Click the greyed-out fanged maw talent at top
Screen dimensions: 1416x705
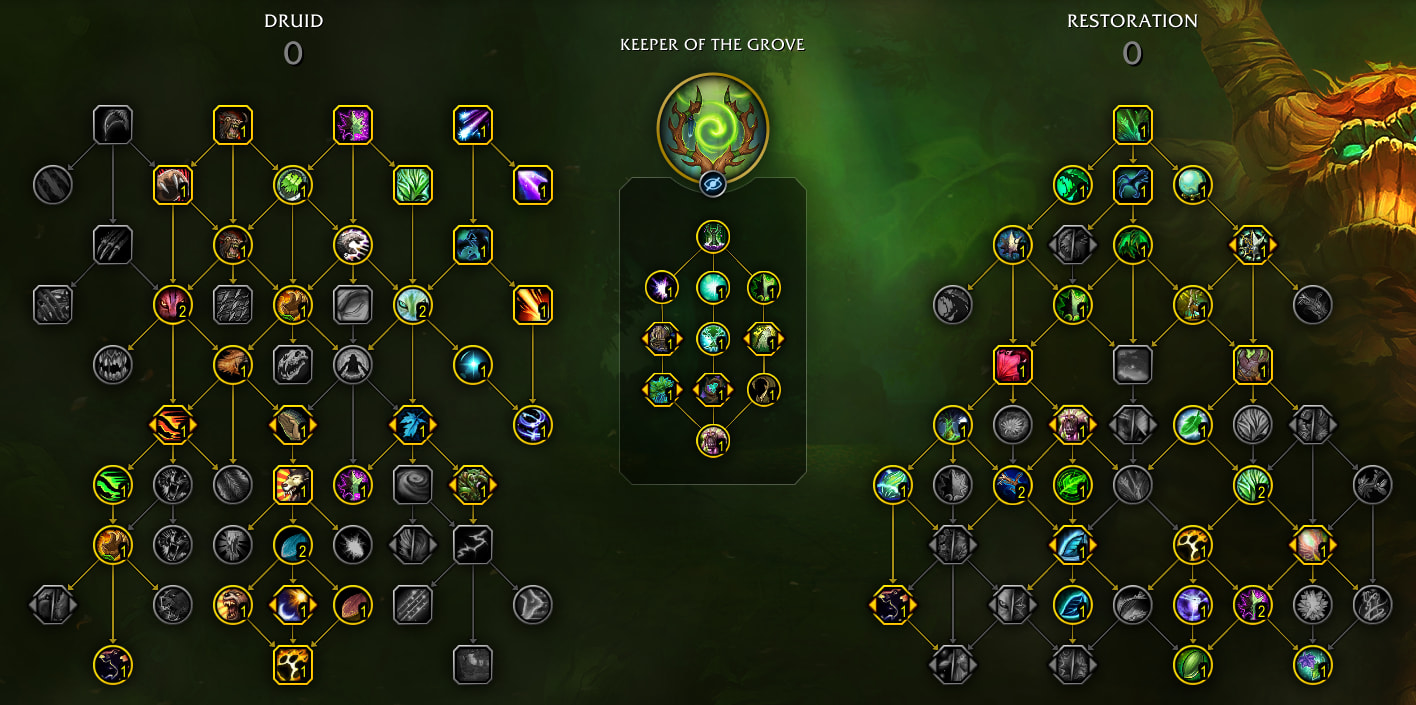113,125
